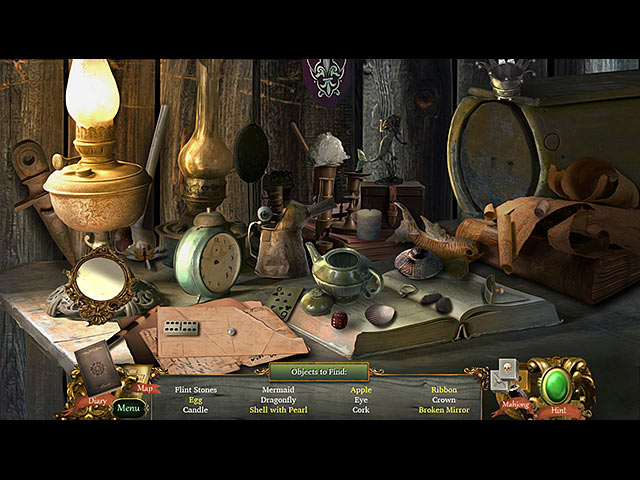Open the Menu
Image resolution: width=640 pixels, height=480 pixels.
coord(127,408)
